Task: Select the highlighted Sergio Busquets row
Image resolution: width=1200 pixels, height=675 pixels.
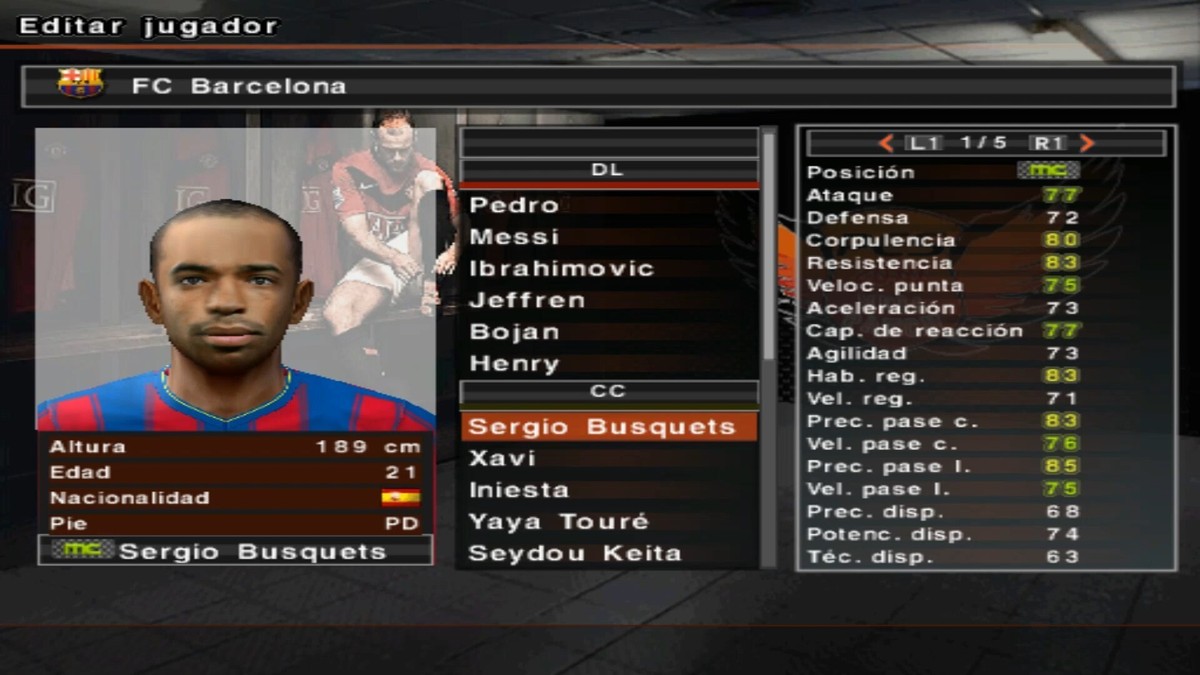Action: 608,427
